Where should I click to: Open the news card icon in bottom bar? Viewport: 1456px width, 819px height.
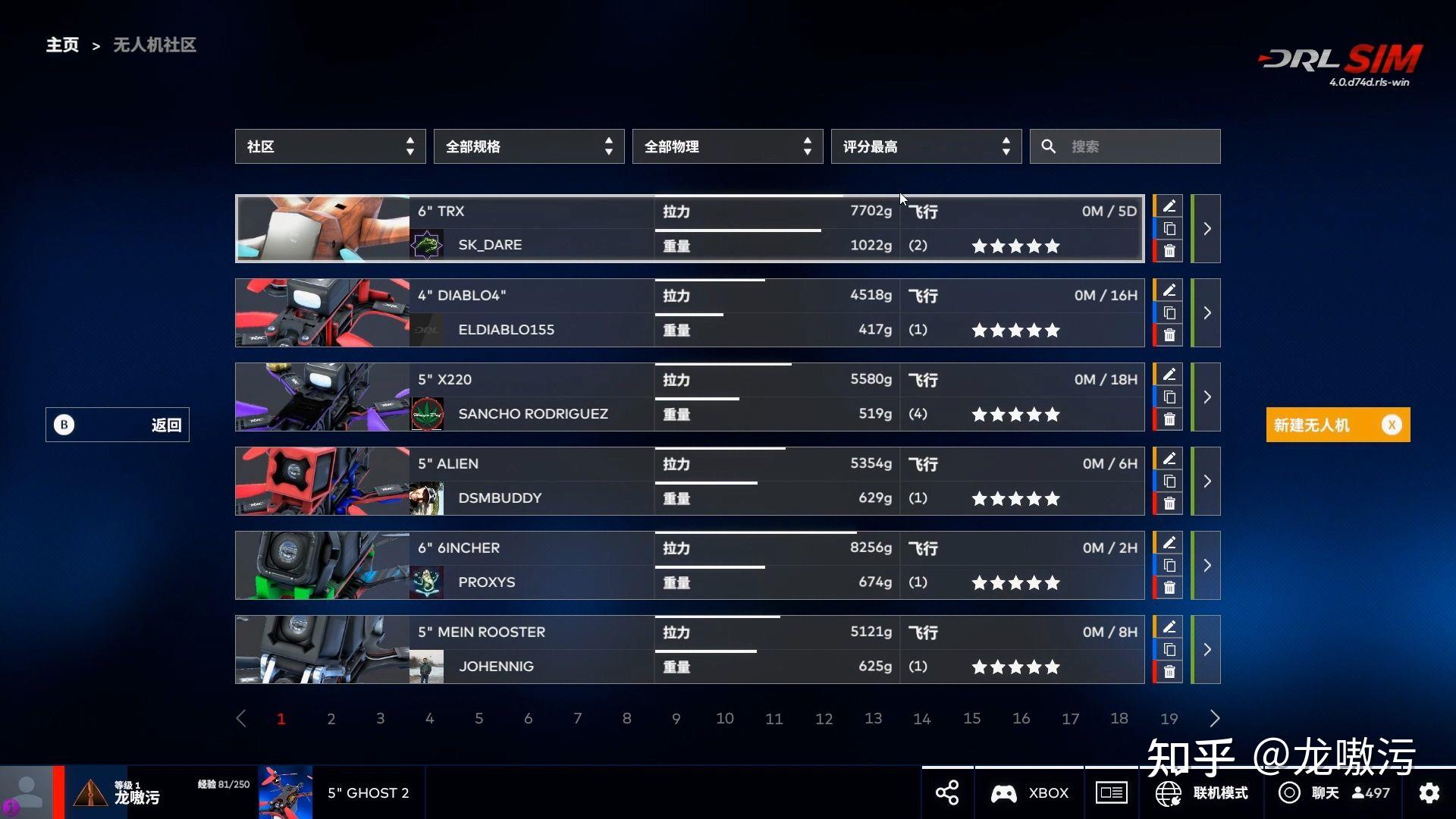[1111, 792]
